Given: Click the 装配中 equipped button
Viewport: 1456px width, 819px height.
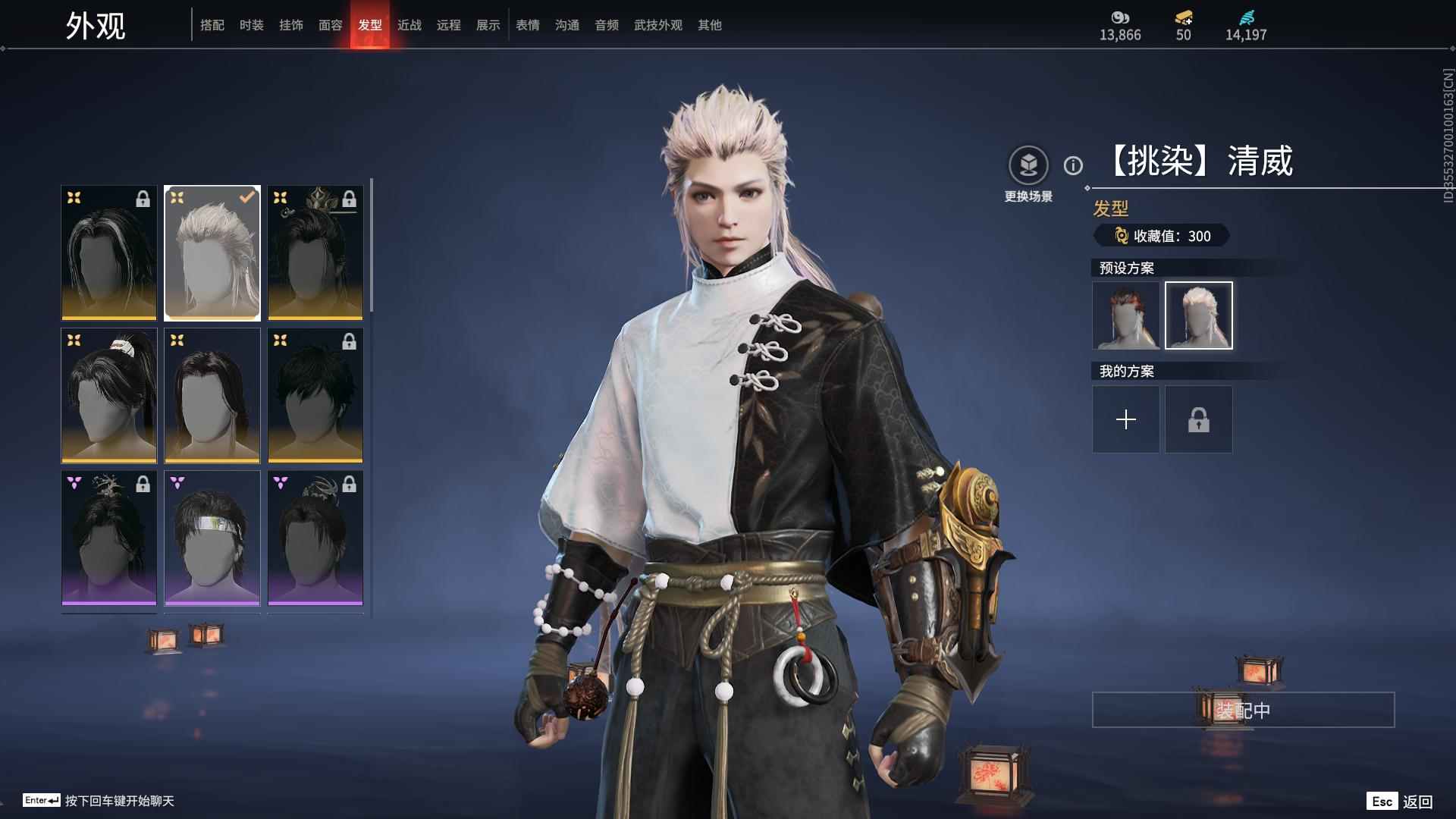Looking at the screenshot, I should coord(1243,710).
